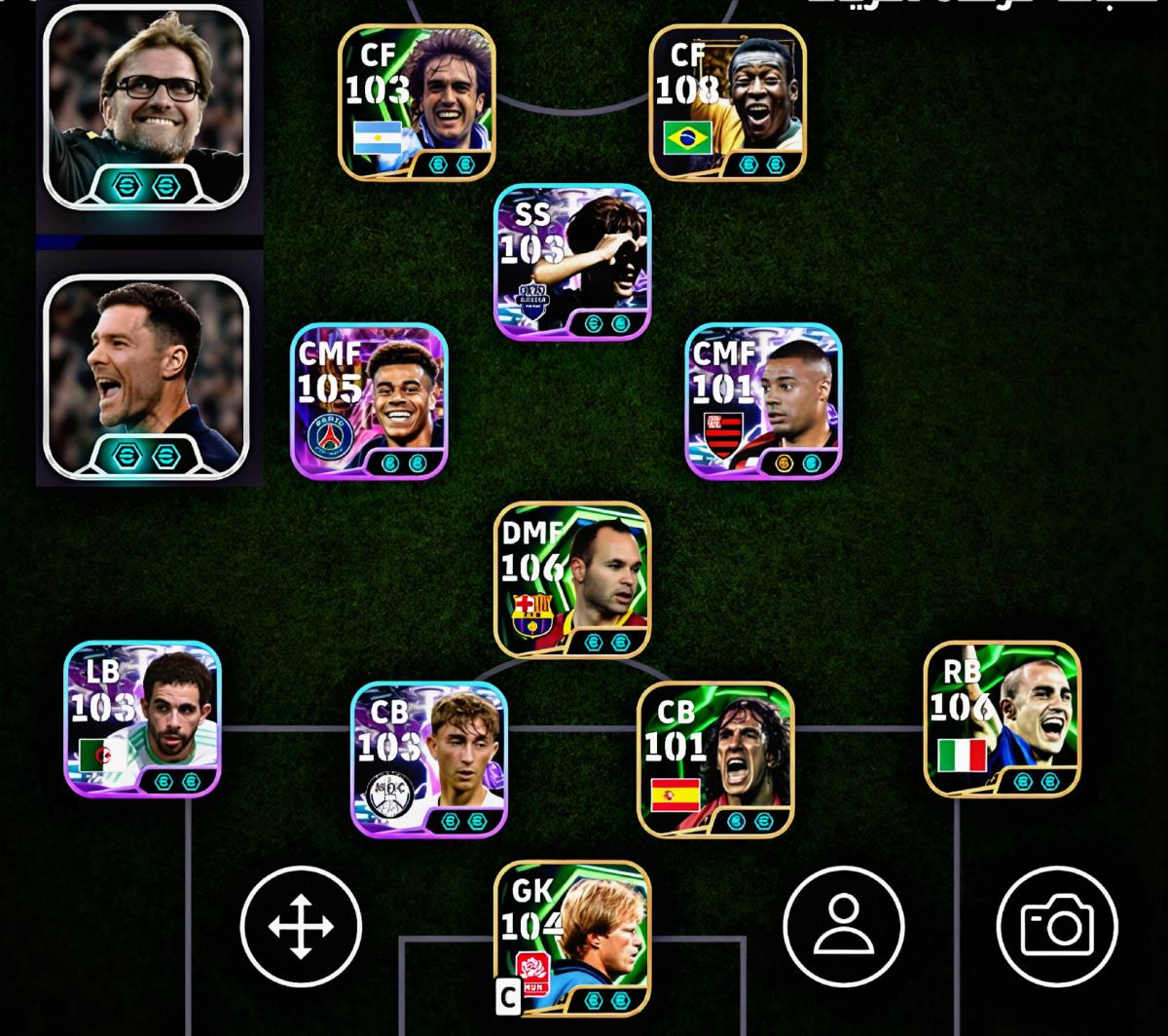Activate the four-arrow move positions button
This screenshot has width=1168, height=1036.
tap(301, 926)
